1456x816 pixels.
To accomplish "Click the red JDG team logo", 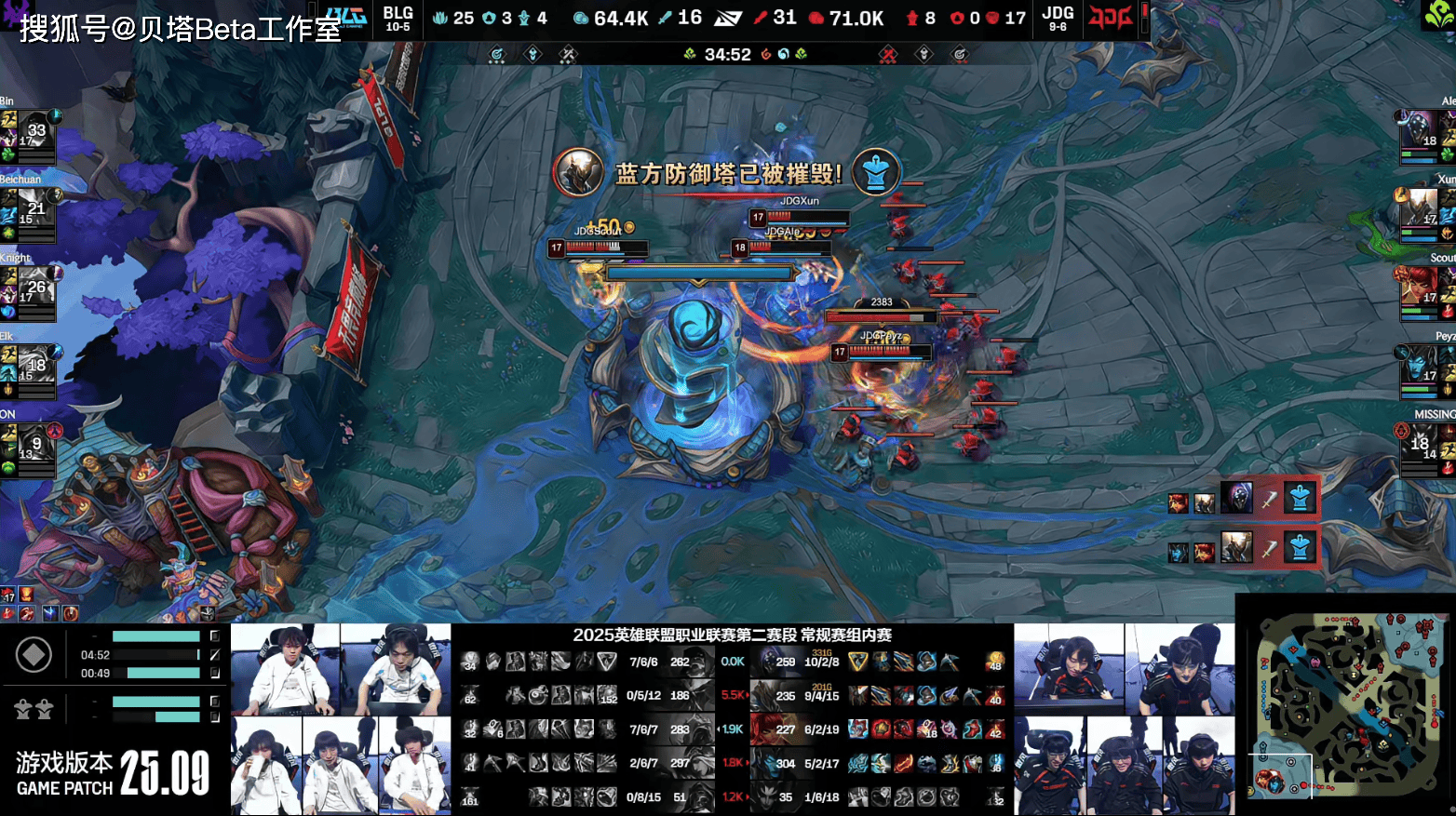I will tap(1110, 18).
